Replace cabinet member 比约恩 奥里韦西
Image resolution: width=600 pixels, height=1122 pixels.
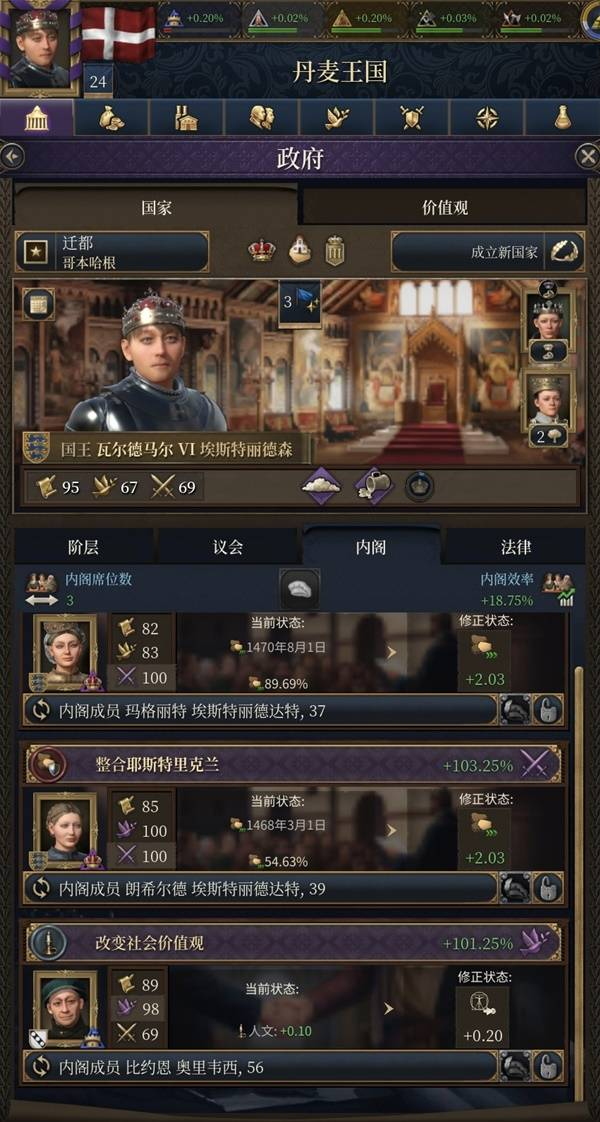[x=41, y=1066]
